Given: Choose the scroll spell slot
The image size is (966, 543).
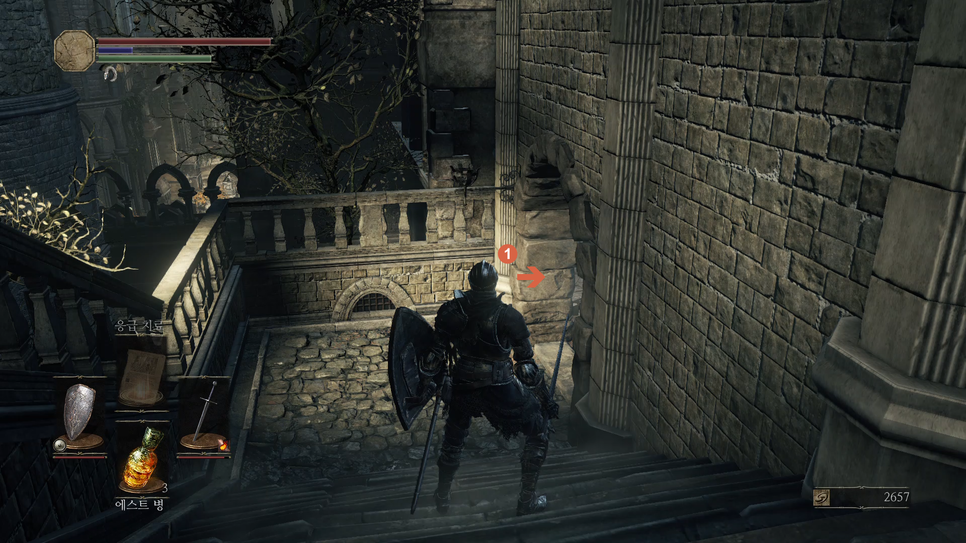Looking at the screenshot, I should 141,373.
